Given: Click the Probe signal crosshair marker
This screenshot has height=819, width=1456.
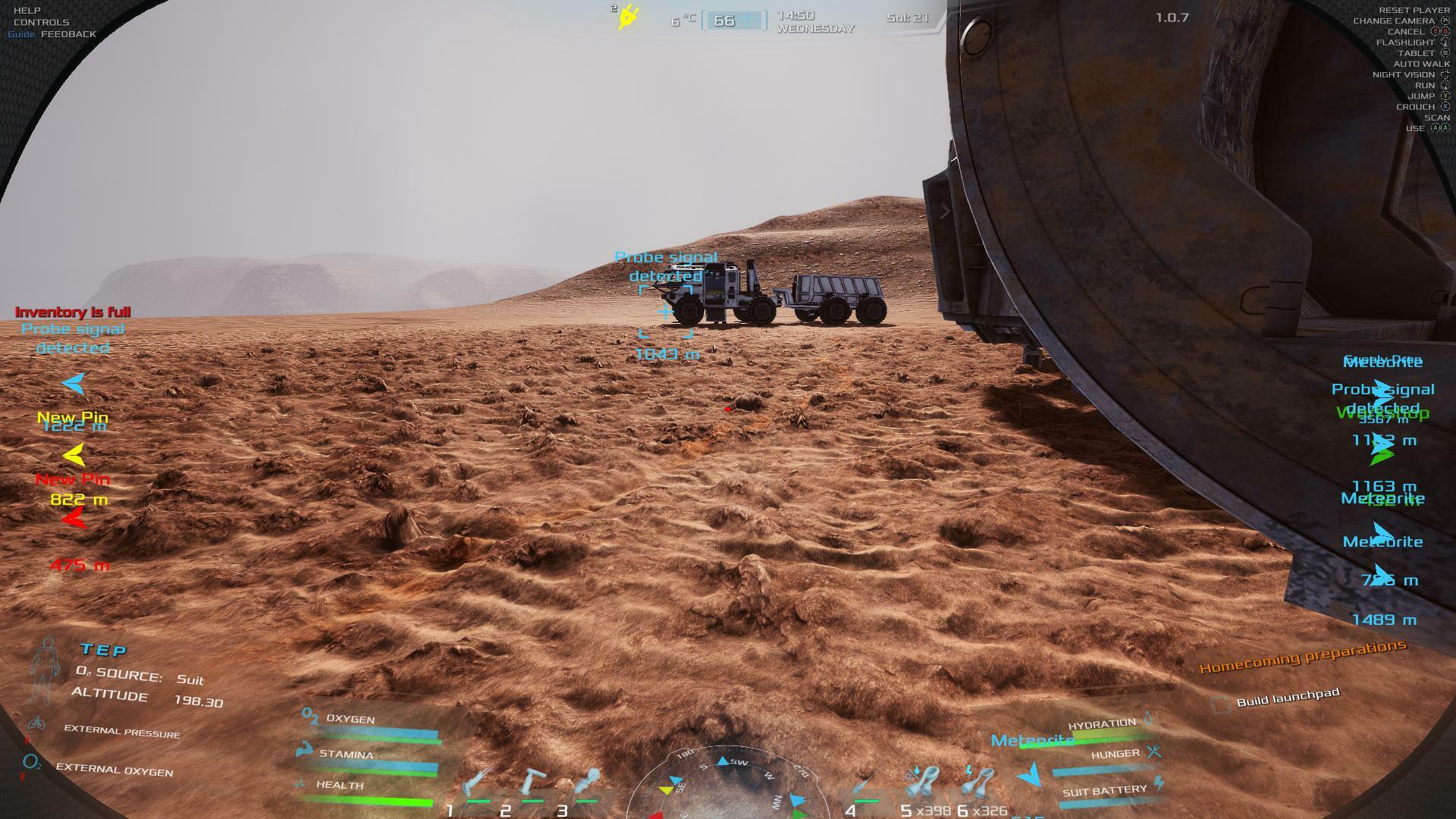Looking at the screenshot, I should (x=666, y=312).
